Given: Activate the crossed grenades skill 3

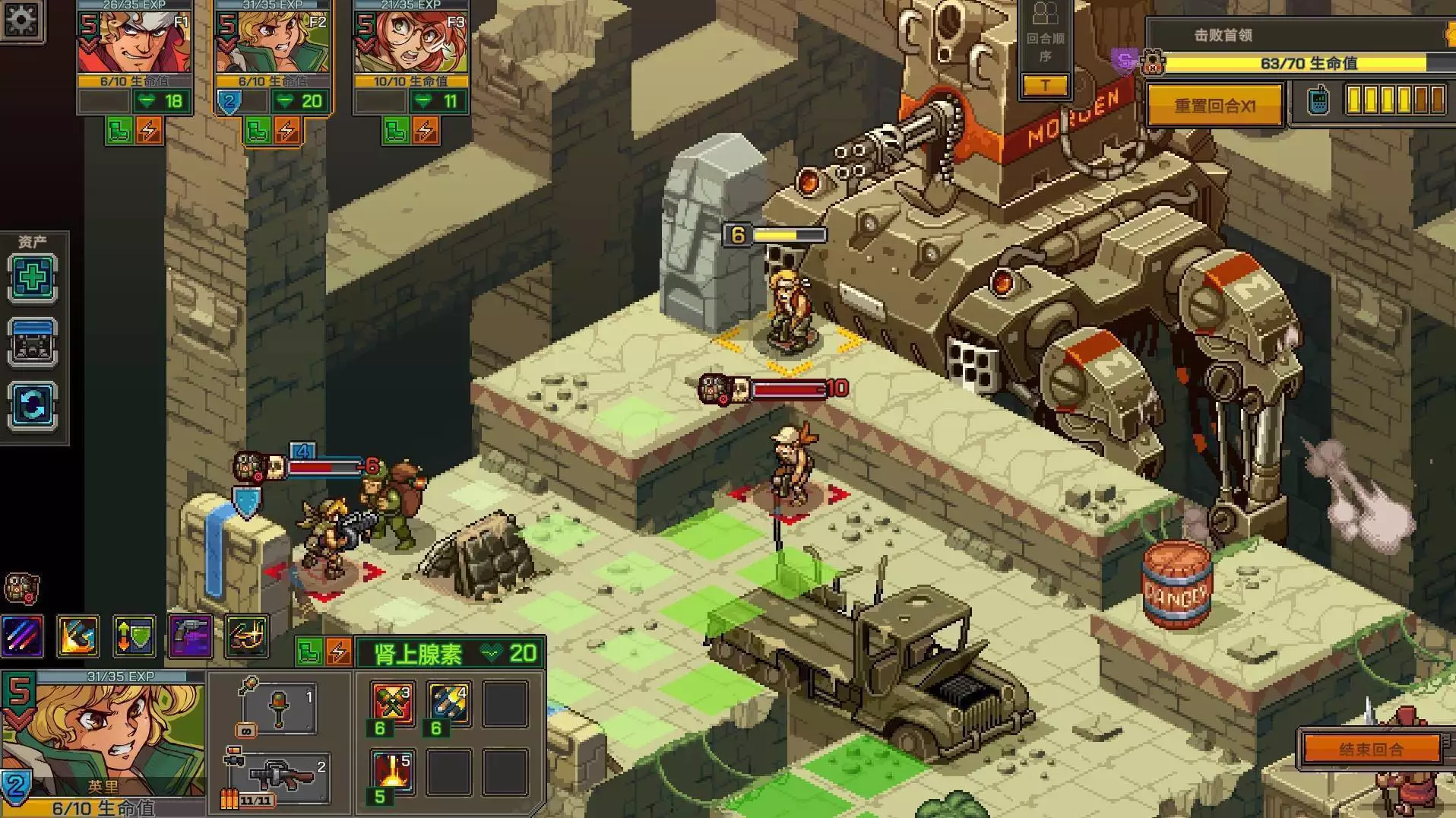Looking at the screenshot, I should coord(392,702).
